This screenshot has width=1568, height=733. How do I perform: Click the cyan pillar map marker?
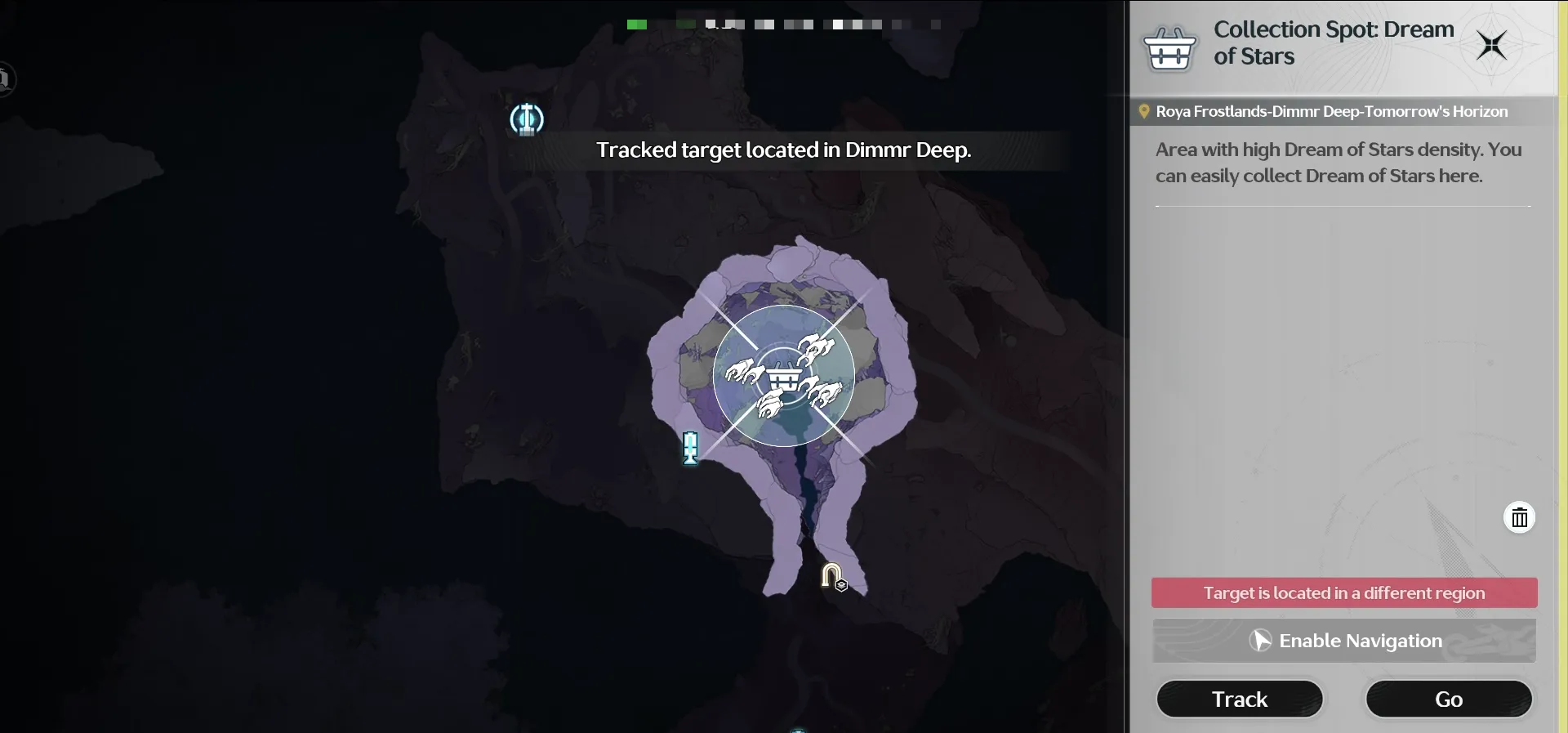(690, 448)
